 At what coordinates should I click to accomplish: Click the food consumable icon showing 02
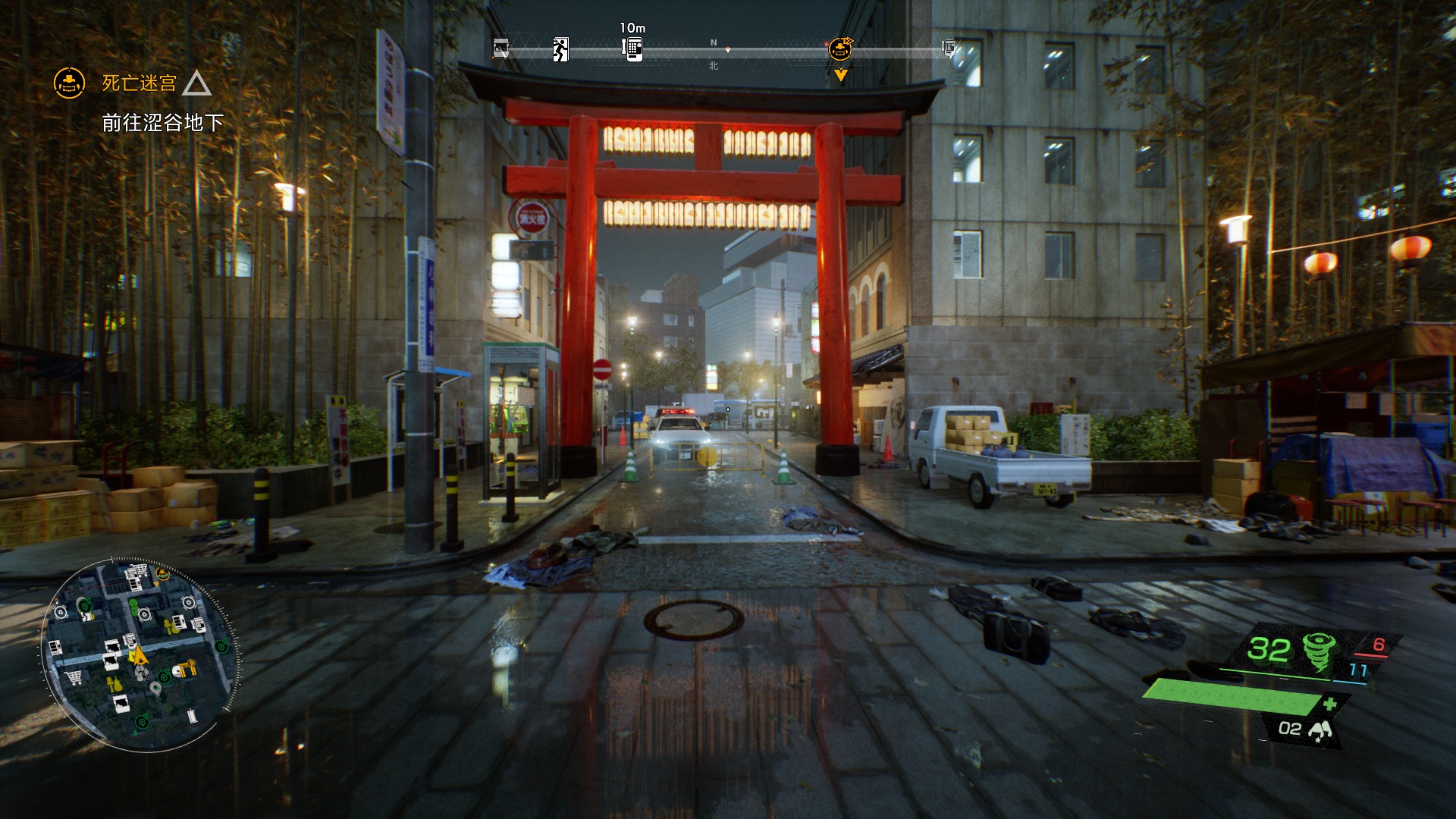[x=1320, y=730]
